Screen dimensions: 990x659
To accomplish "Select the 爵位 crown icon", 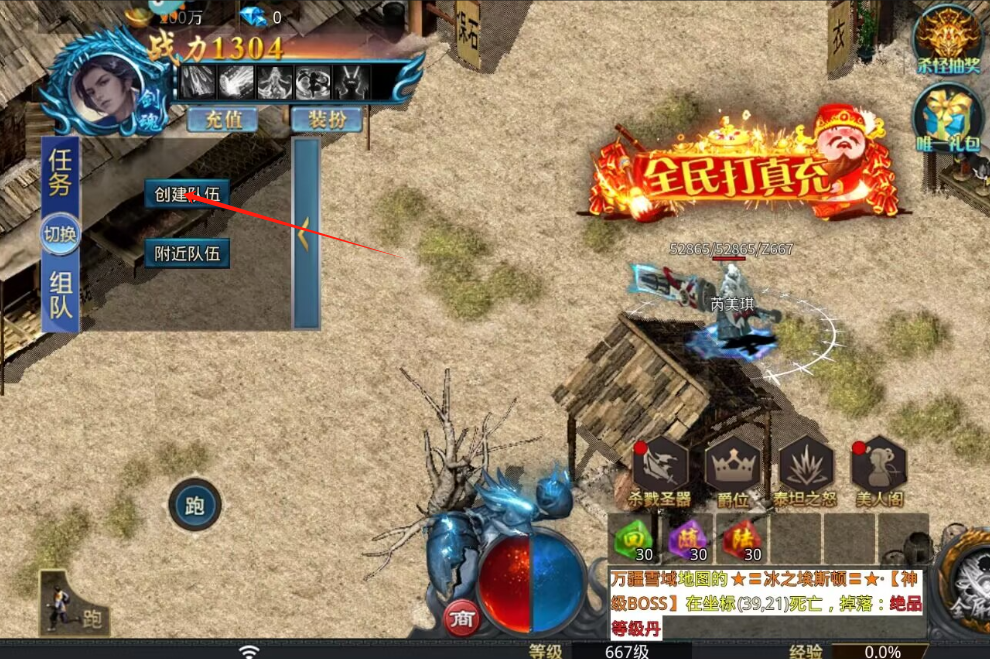I will [x=733, y=466].
